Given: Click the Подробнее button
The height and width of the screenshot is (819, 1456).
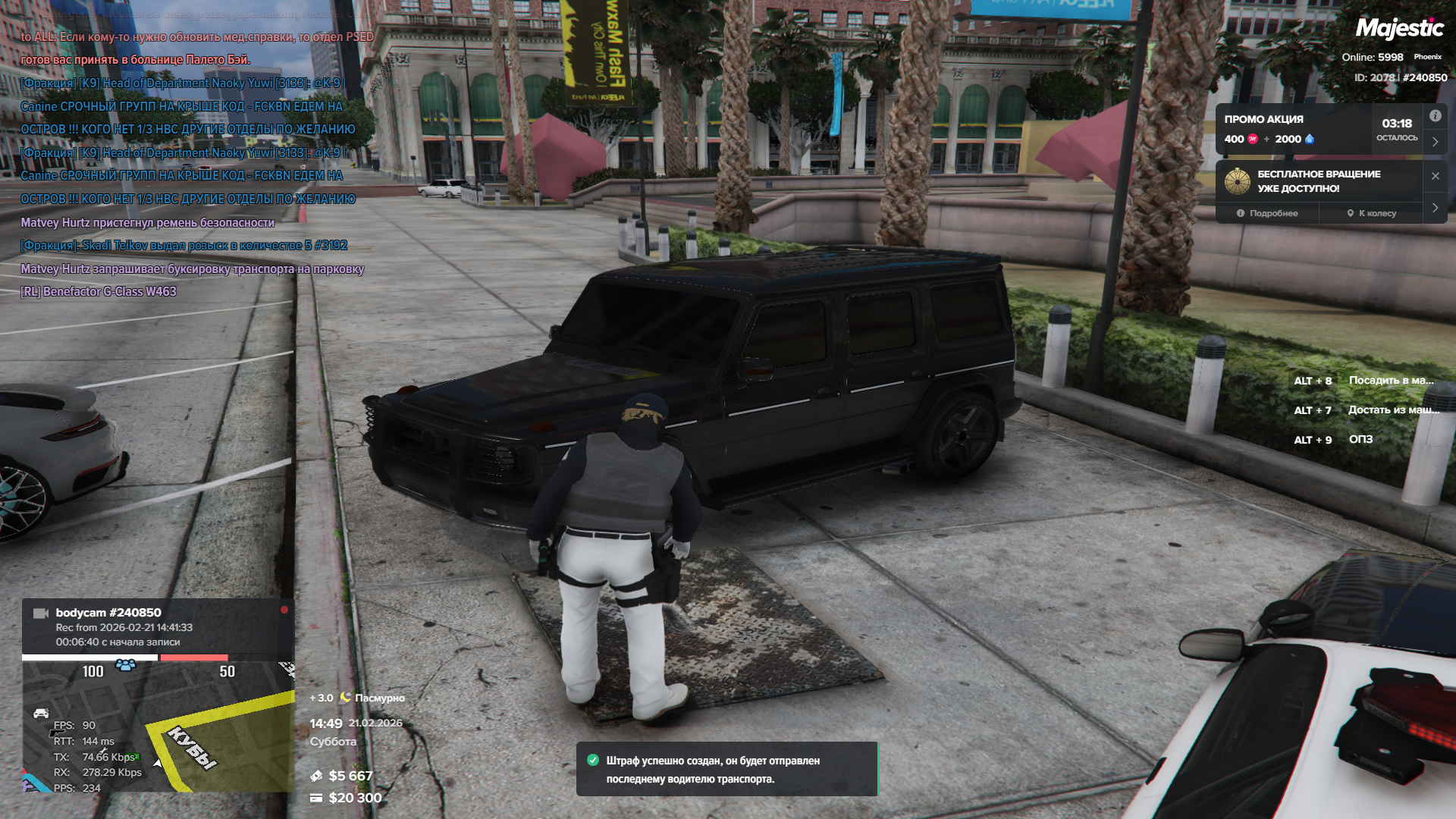Looking at the screenshot, I should click(1267, 213).
